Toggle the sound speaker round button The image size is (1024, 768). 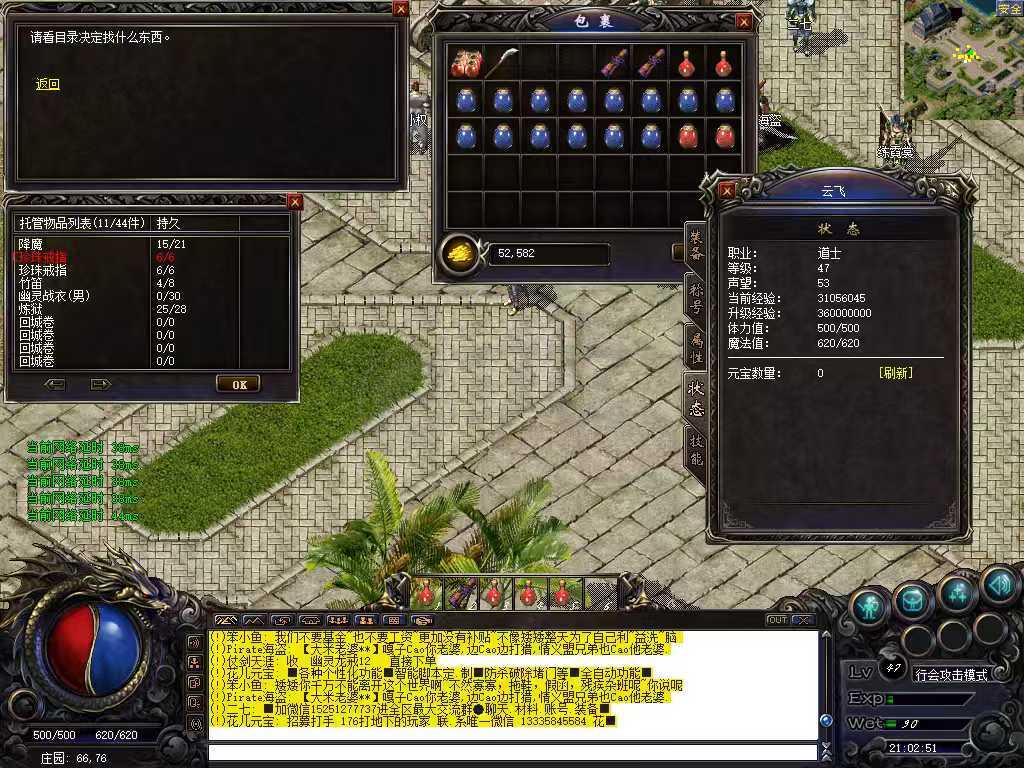[999, 584]
